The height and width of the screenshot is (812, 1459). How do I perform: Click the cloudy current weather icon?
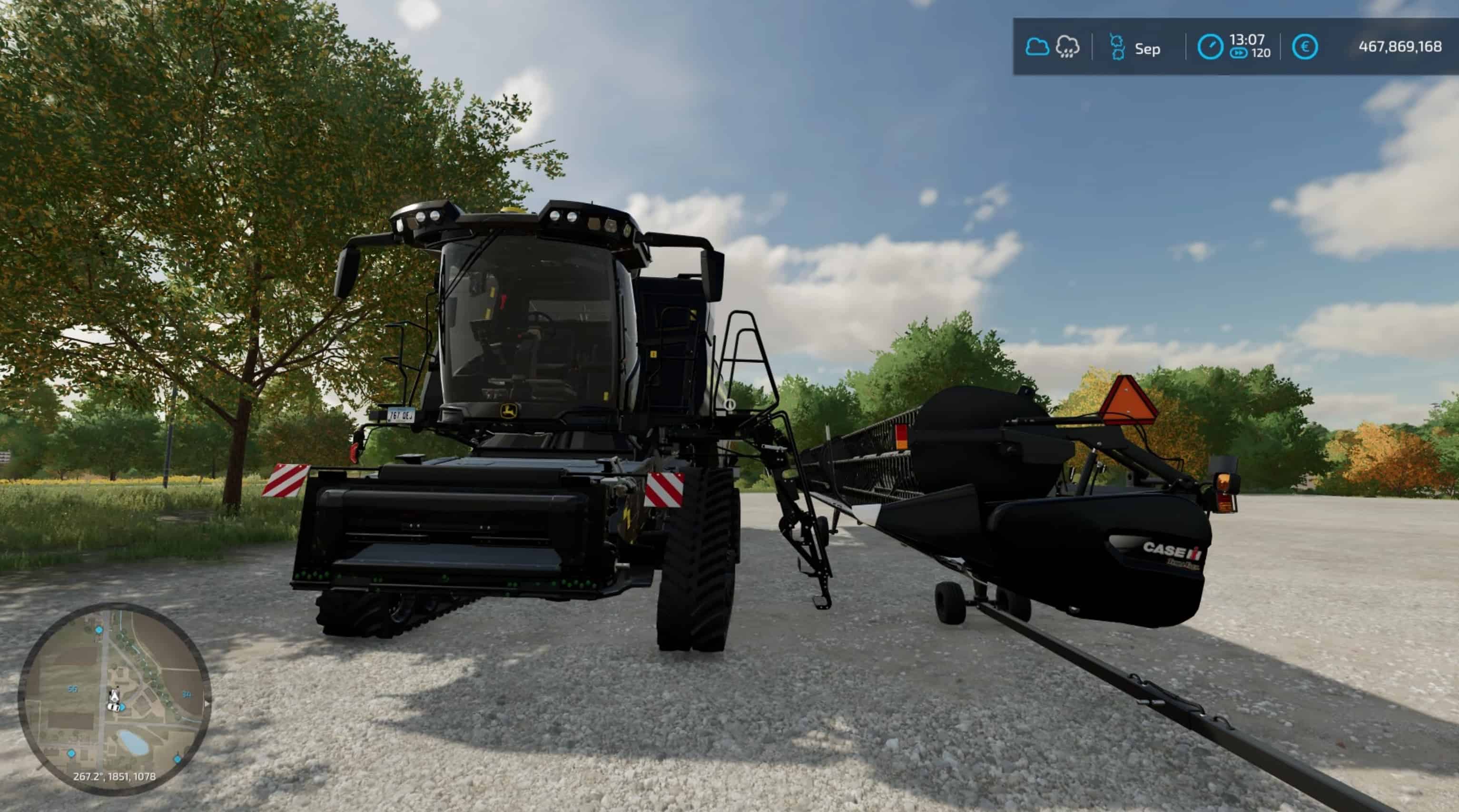pos(1037,47)
